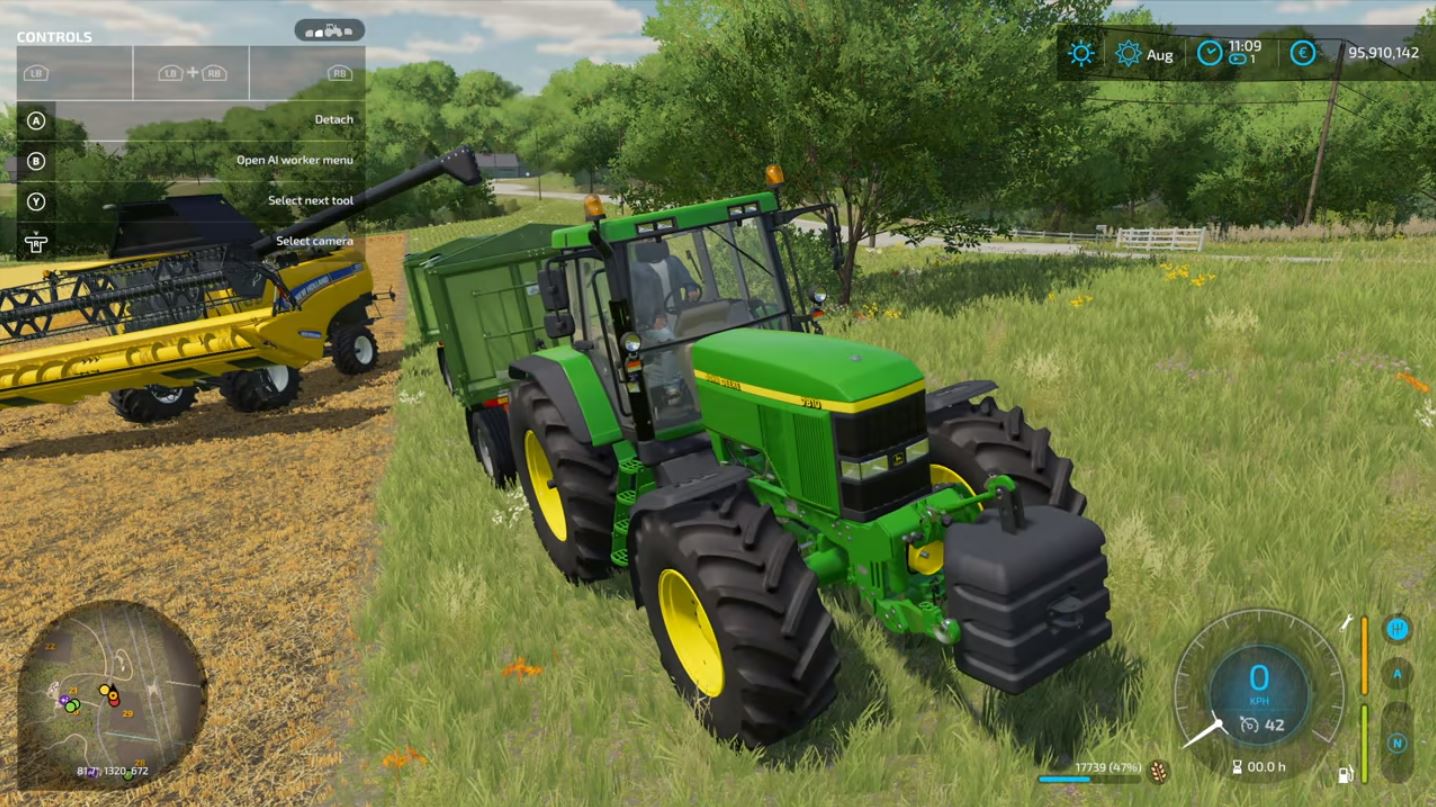This screenshot has height=807, width=1436.
Task: Select the cruise control speed icon
Action: tap(1249, 726)
